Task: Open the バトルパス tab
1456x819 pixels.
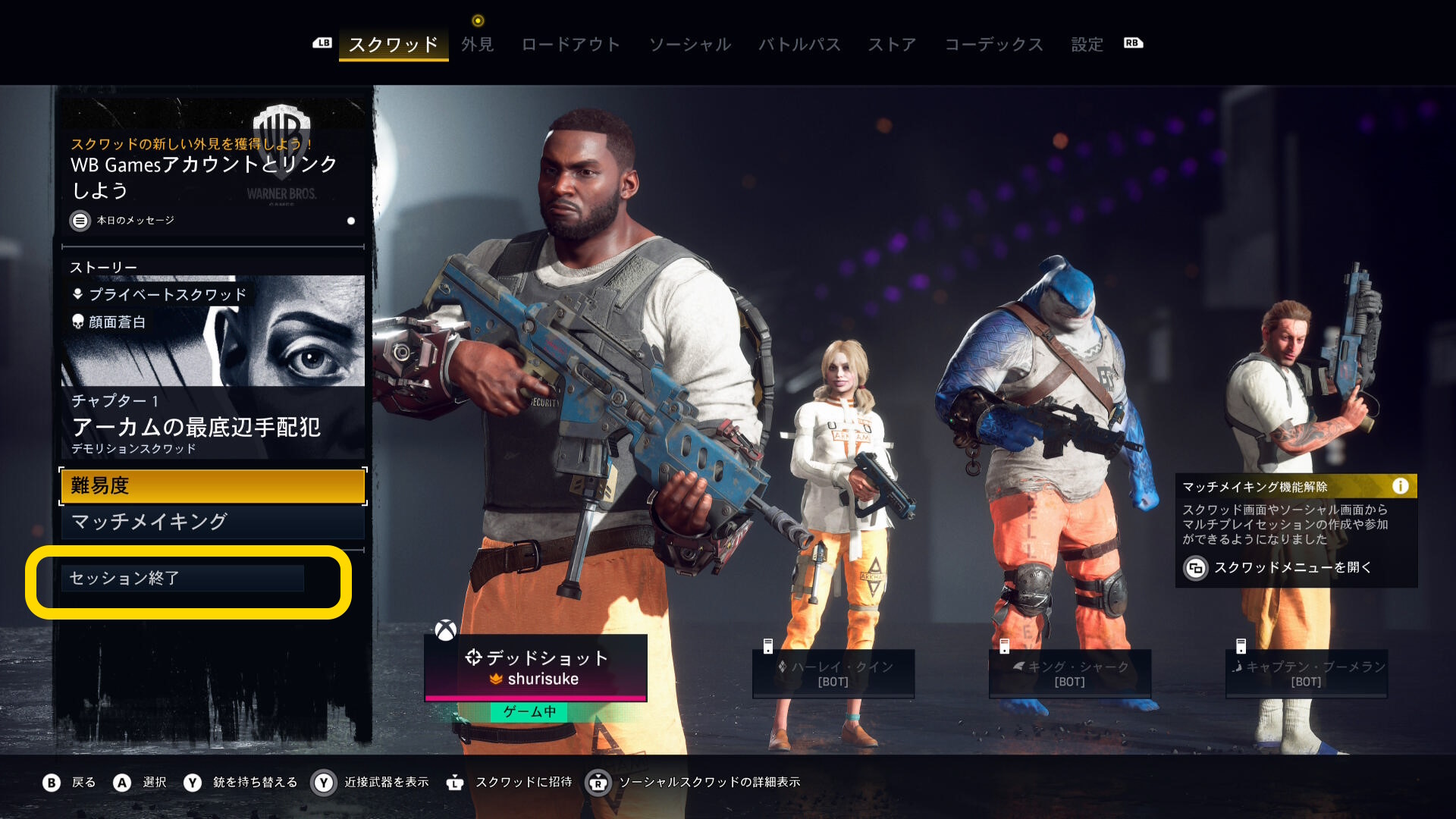Action: (799, 44)
